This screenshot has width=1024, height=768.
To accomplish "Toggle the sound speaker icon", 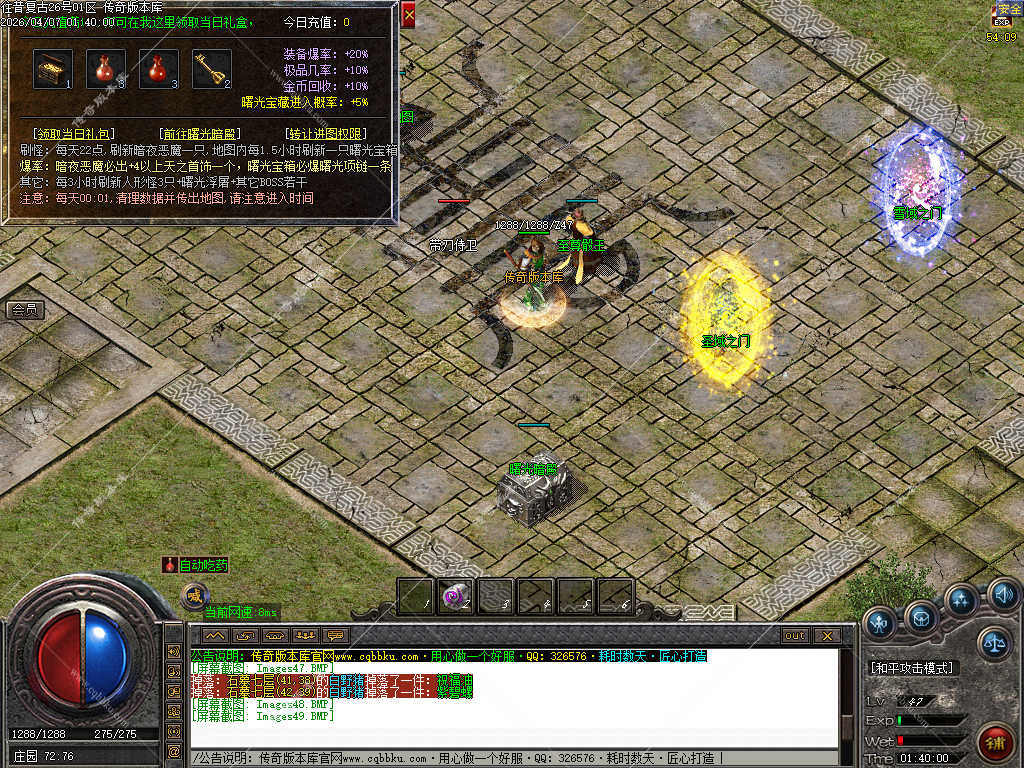I will [x=1004, y=596].
